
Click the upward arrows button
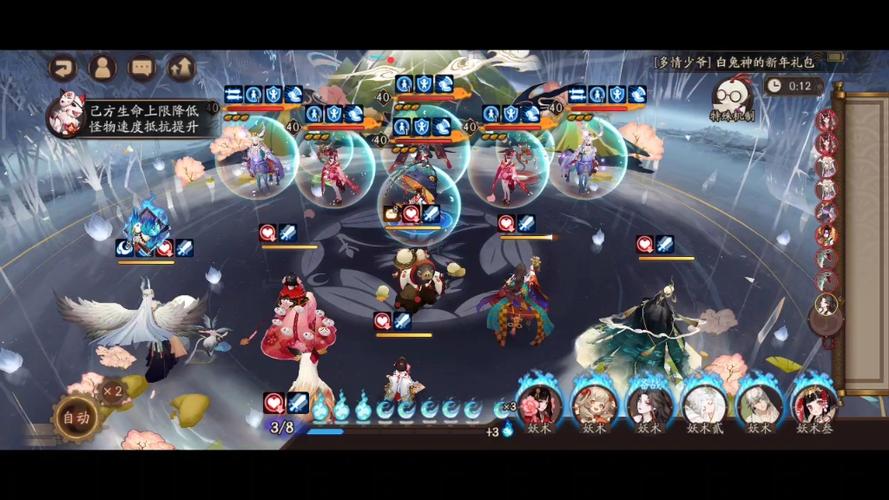[181, 67]
